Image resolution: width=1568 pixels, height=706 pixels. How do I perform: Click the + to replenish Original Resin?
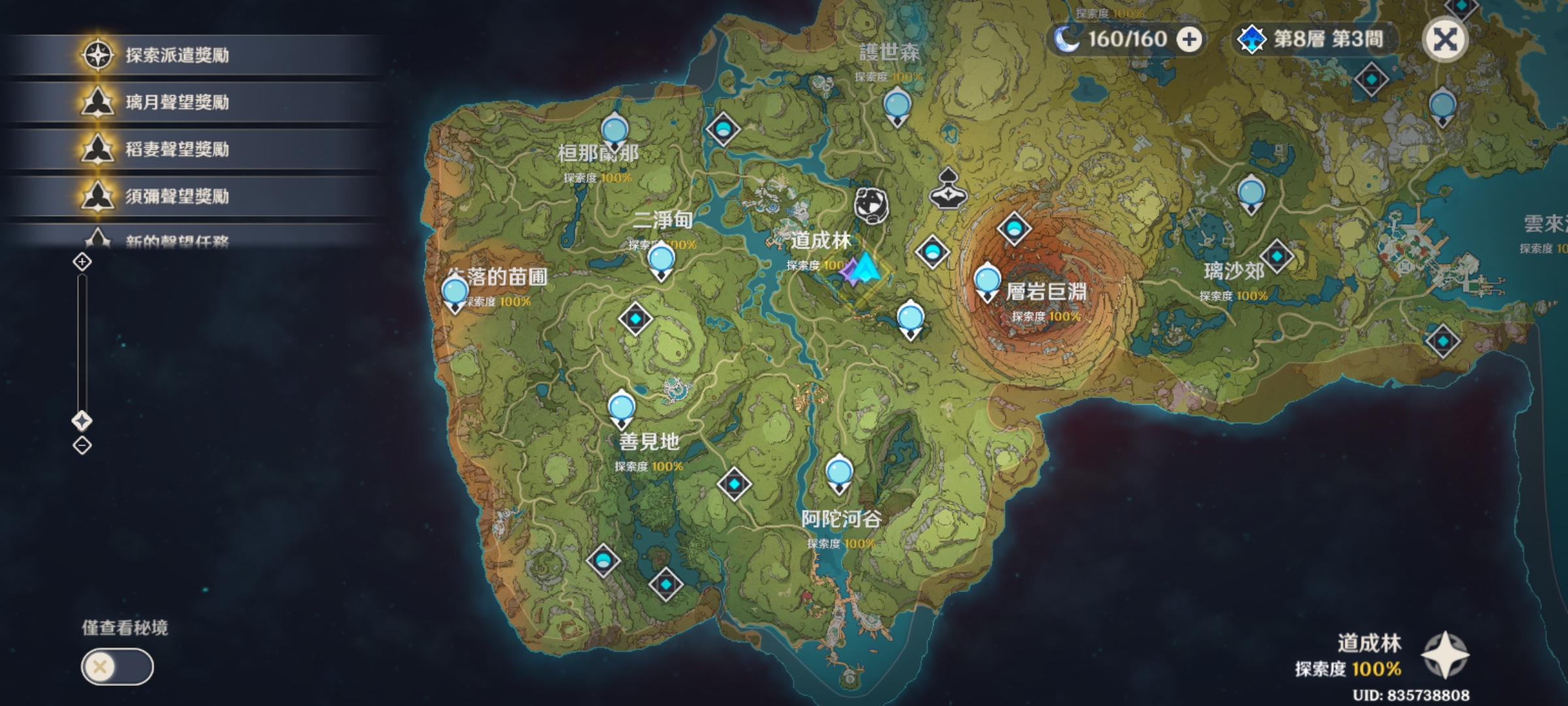point(1190,39)
